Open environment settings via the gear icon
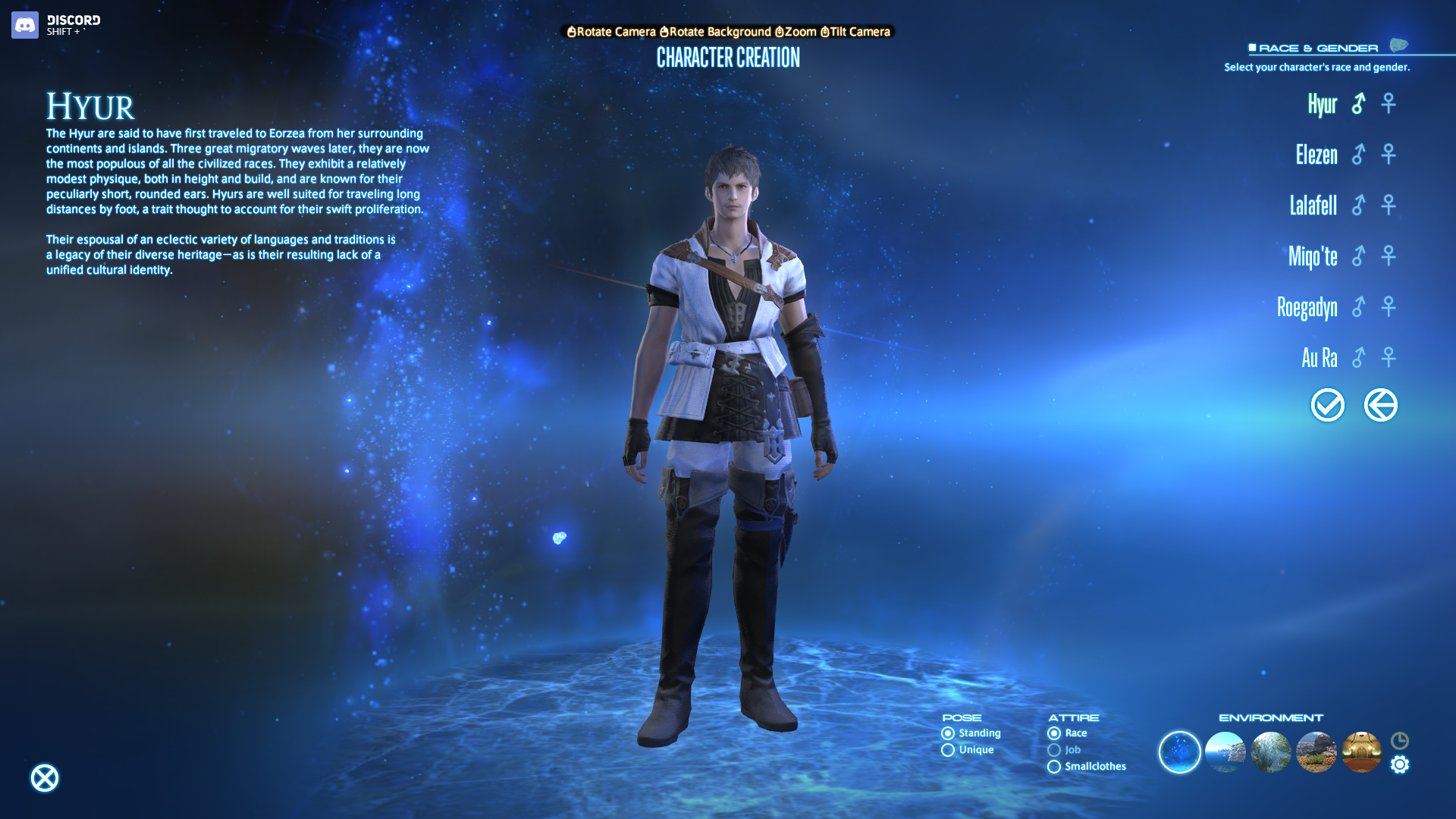Screen dimensions: 1456x819 [x=1400, y=764]
